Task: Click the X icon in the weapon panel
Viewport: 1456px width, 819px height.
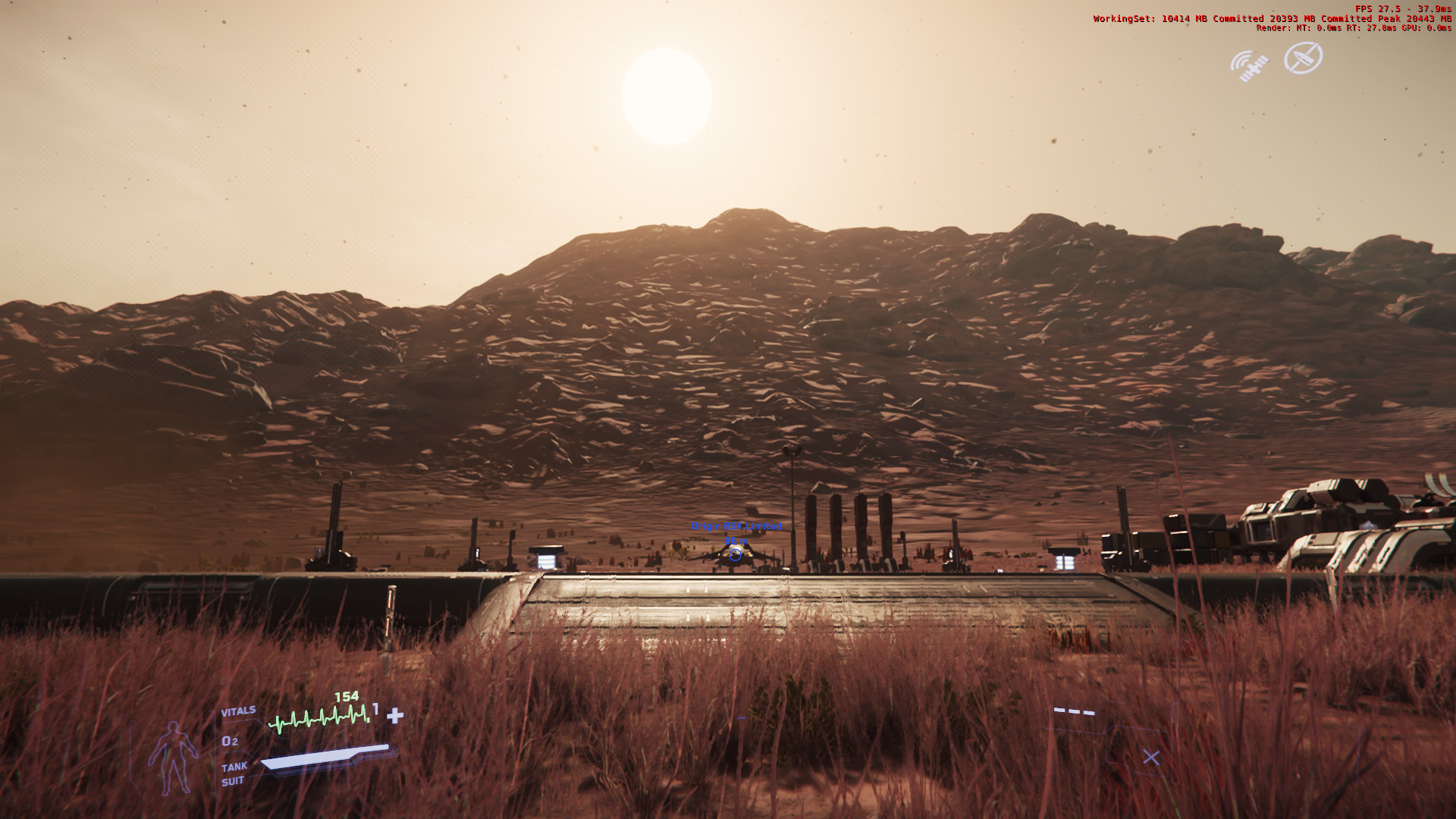Action: point(1150,757)
